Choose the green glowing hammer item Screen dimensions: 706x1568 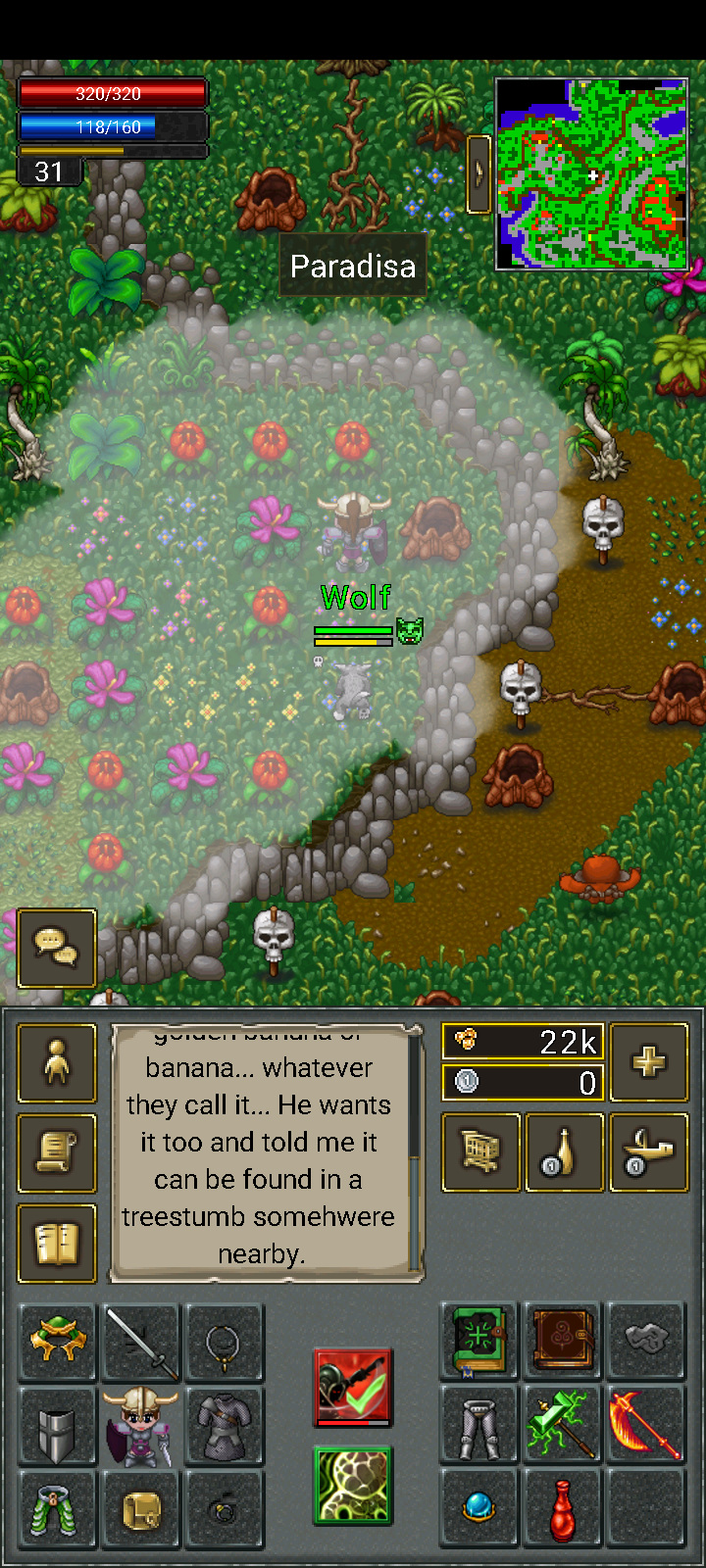(562, 1425)
